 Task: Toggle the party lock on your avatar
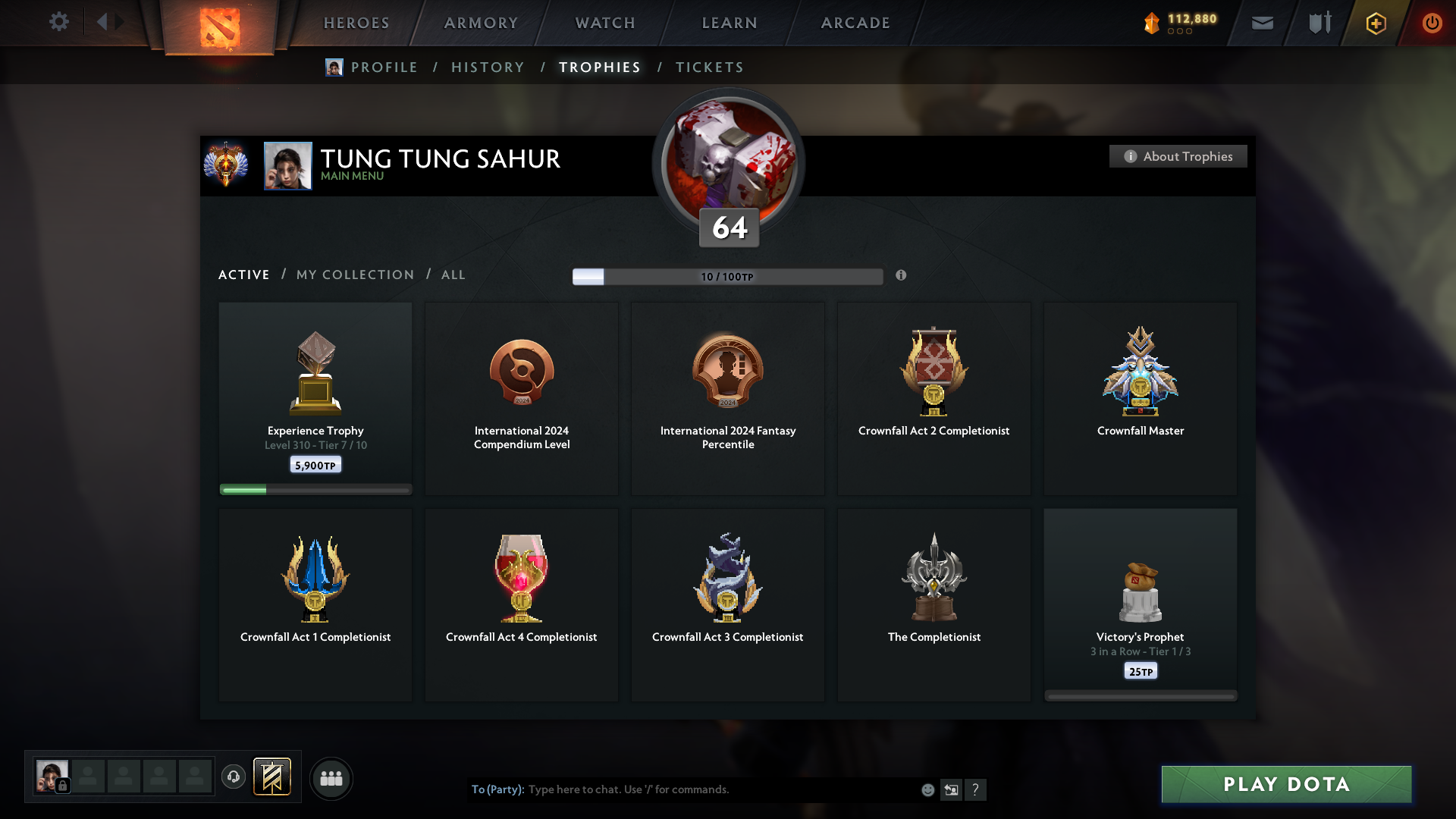(61, 787)
